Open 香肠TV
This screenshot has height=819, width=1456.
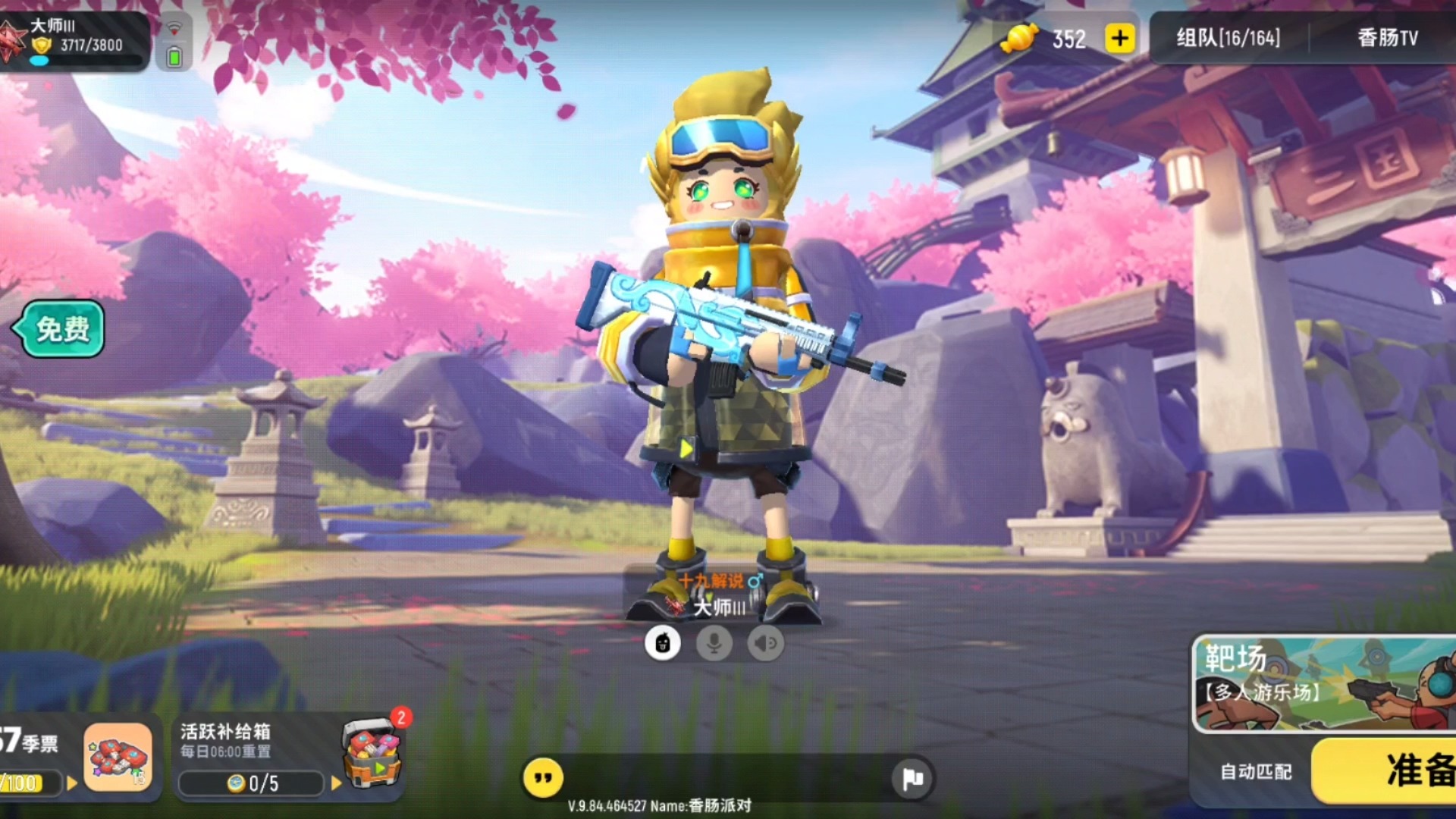[1387, 38]
